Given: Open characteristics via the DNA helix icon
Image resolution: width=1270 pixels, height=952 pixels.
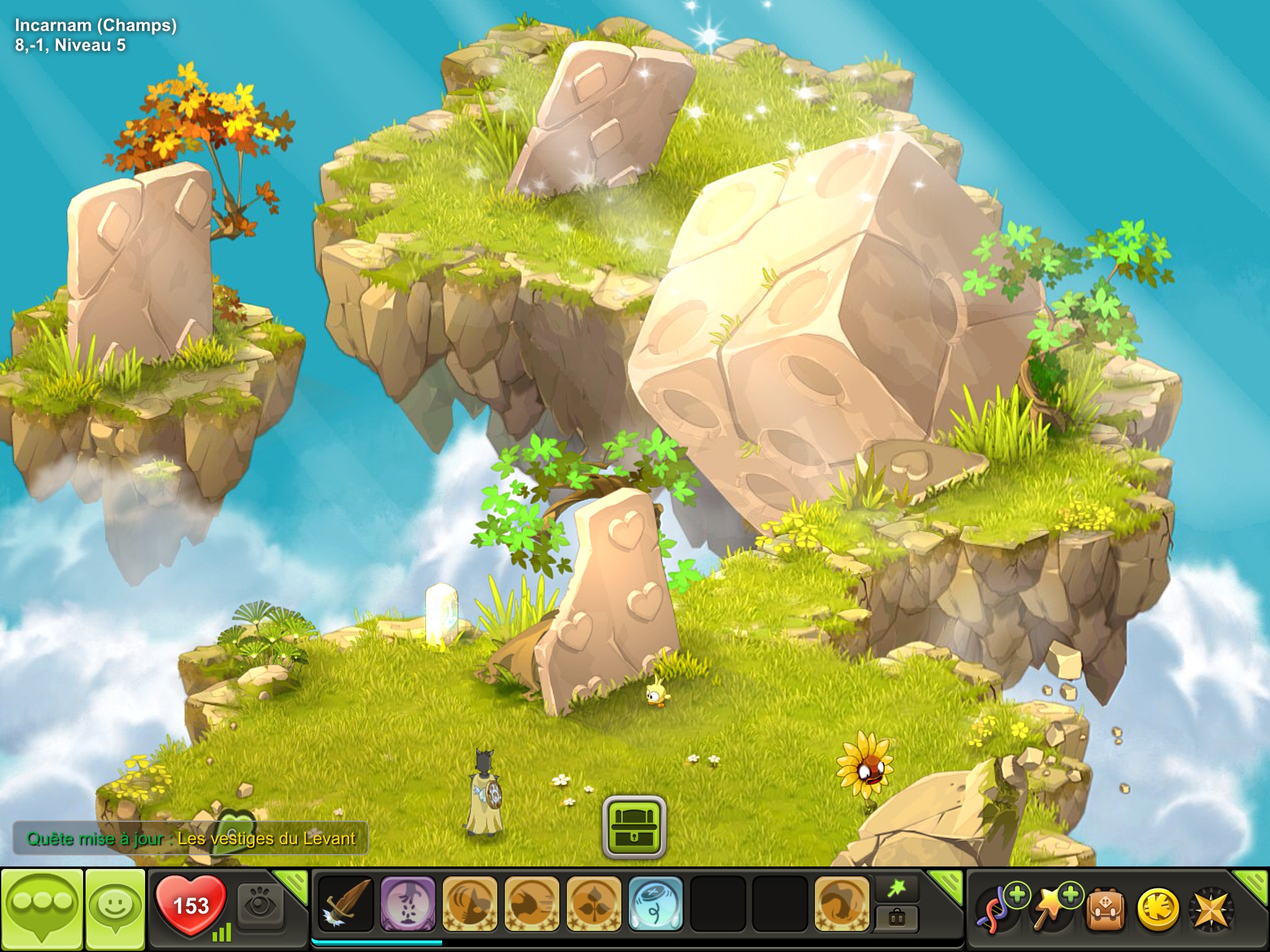Looking at the screenshot, I should [x=997, y=909].
